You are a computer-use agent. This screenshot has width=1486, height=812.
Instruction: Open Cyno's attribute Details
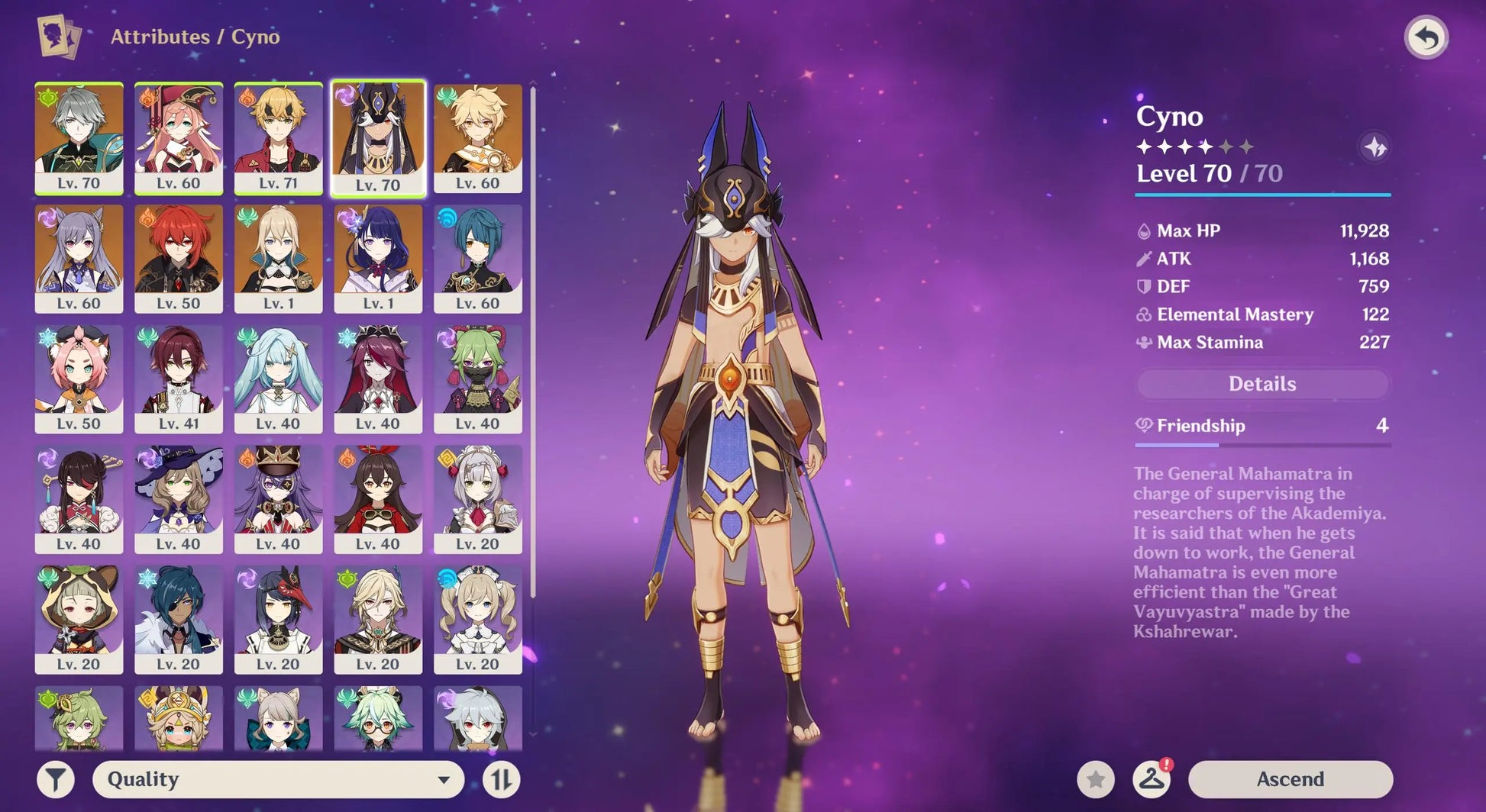click(x=1261, y=384)
